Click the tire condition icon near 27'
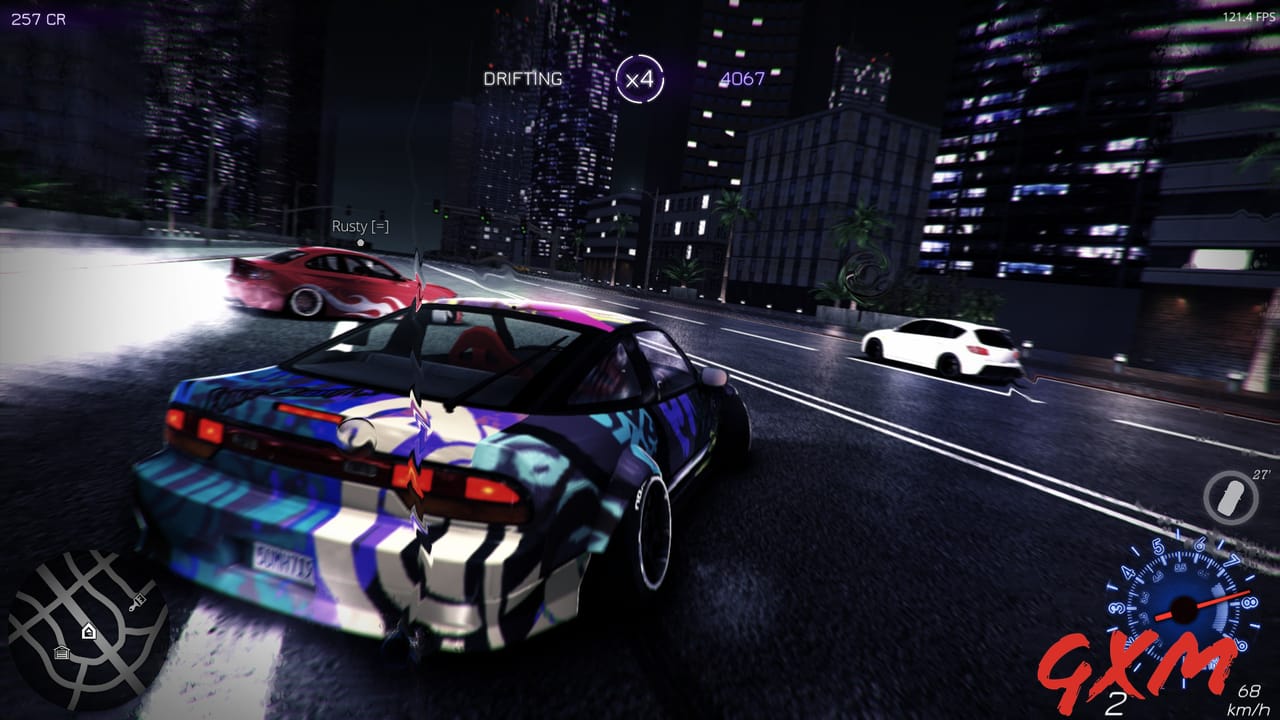Screen dimensions: 1280x720 pyautogui.click(x=1228, y=496)
